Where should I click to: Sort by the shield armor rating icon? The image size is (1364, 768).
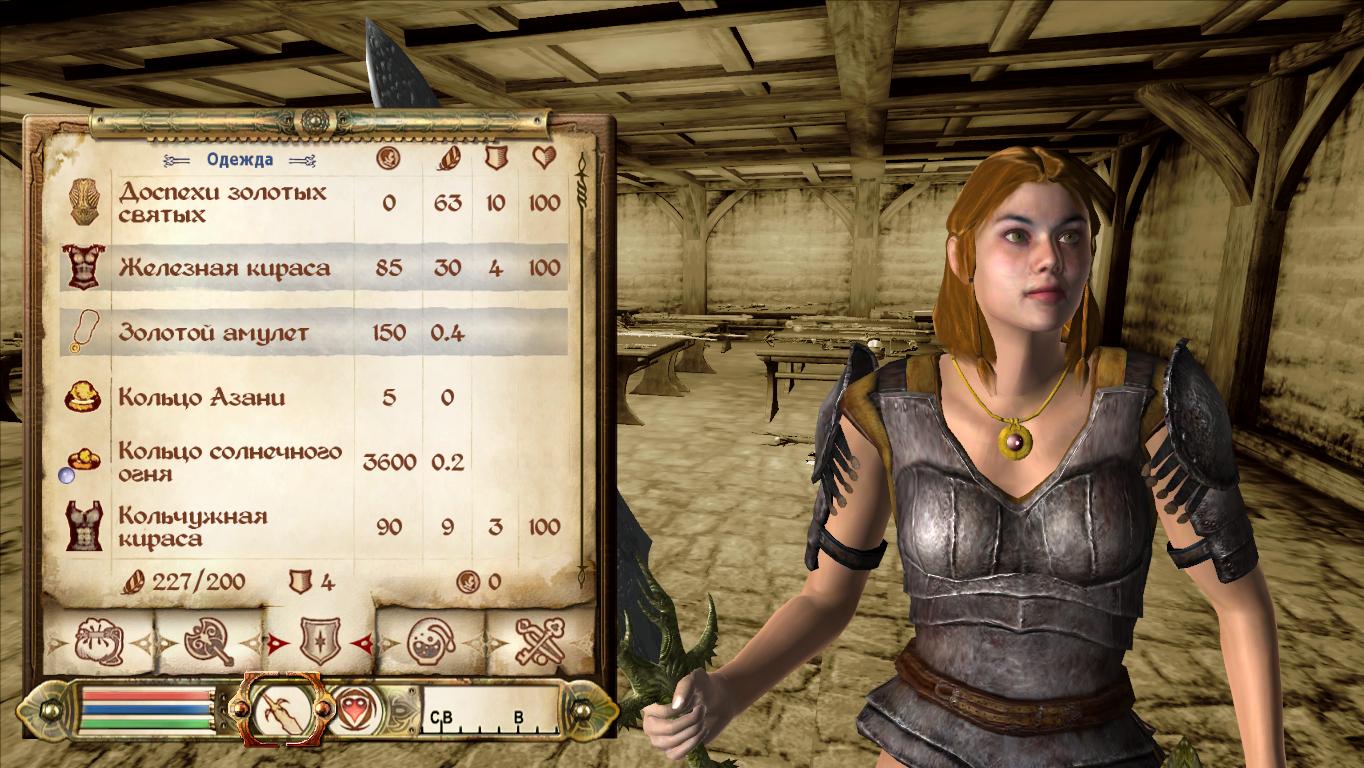pyautogui.click(x=495, y=158)
